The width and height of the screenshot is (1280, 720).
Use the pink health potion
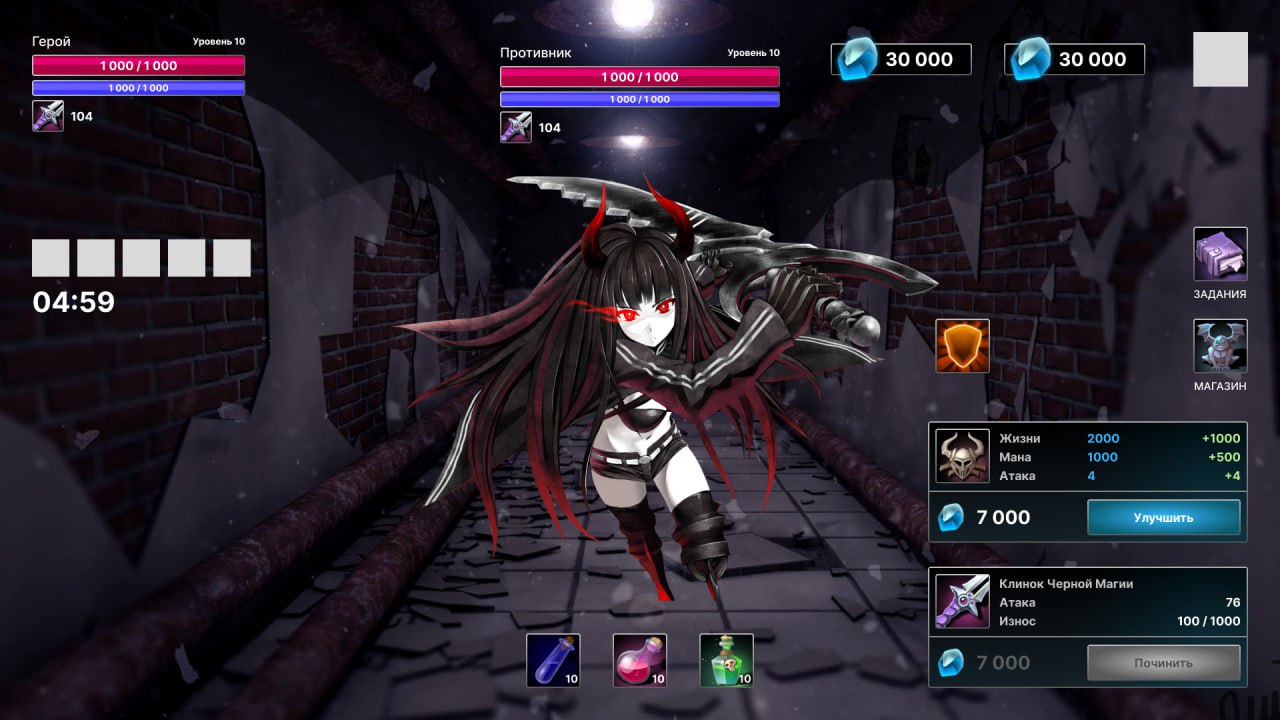(640, 660)
